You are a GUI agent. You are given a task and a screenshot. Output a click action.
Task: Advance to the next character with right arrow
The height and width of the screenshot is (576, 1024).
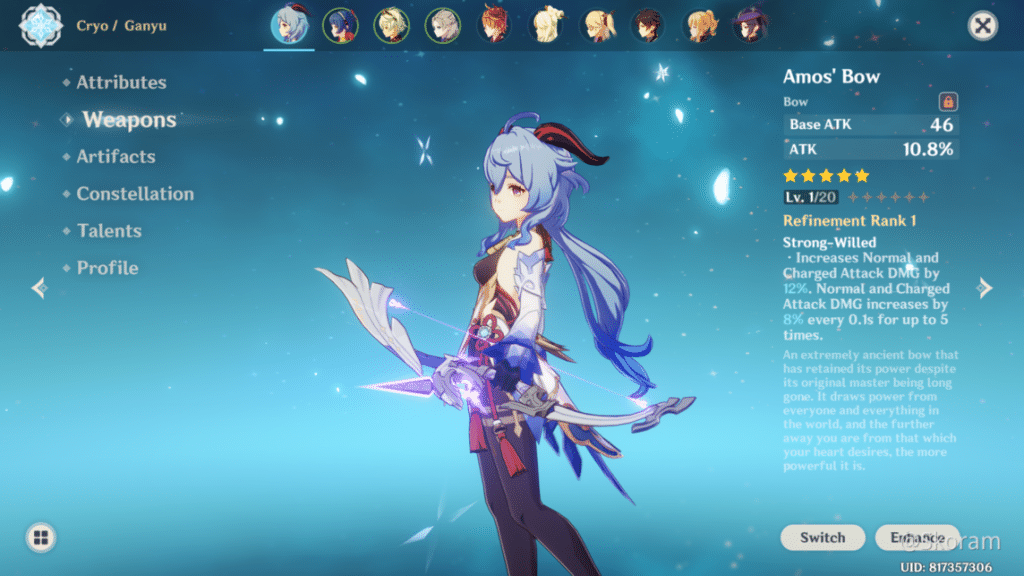(985, 288)
